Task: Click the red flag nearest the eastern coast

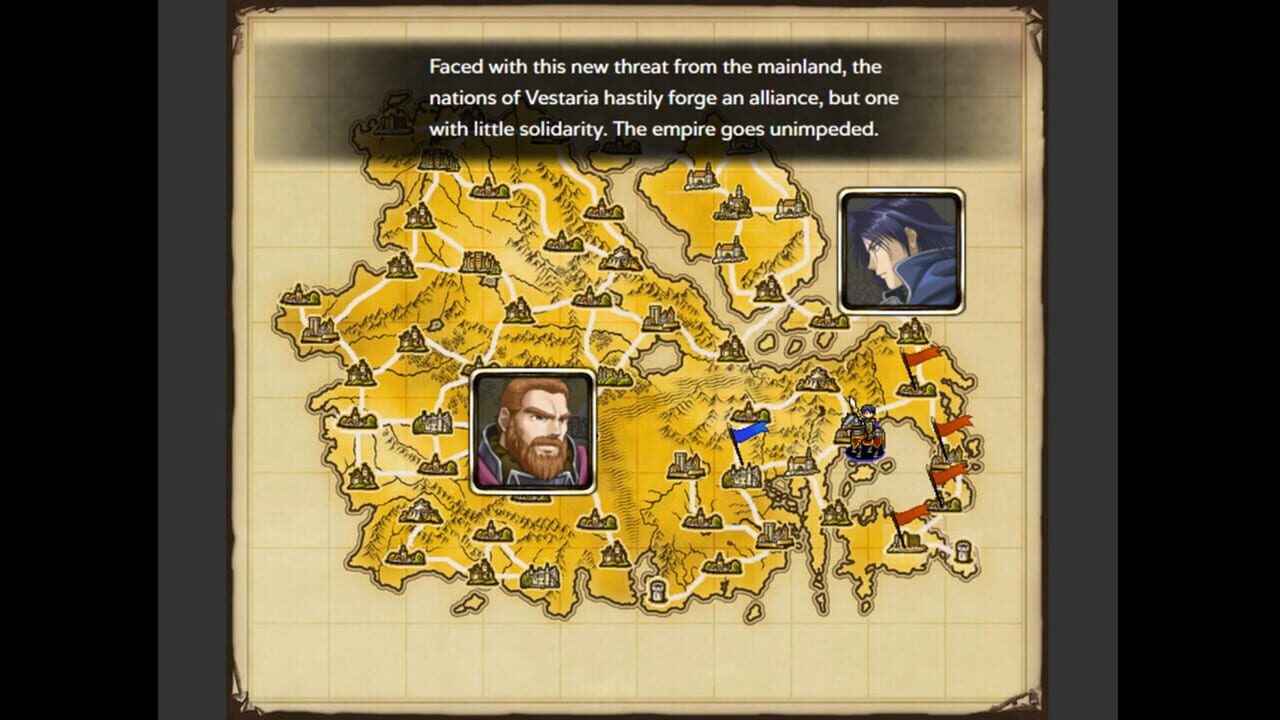Action: click(x=952, y=423)
